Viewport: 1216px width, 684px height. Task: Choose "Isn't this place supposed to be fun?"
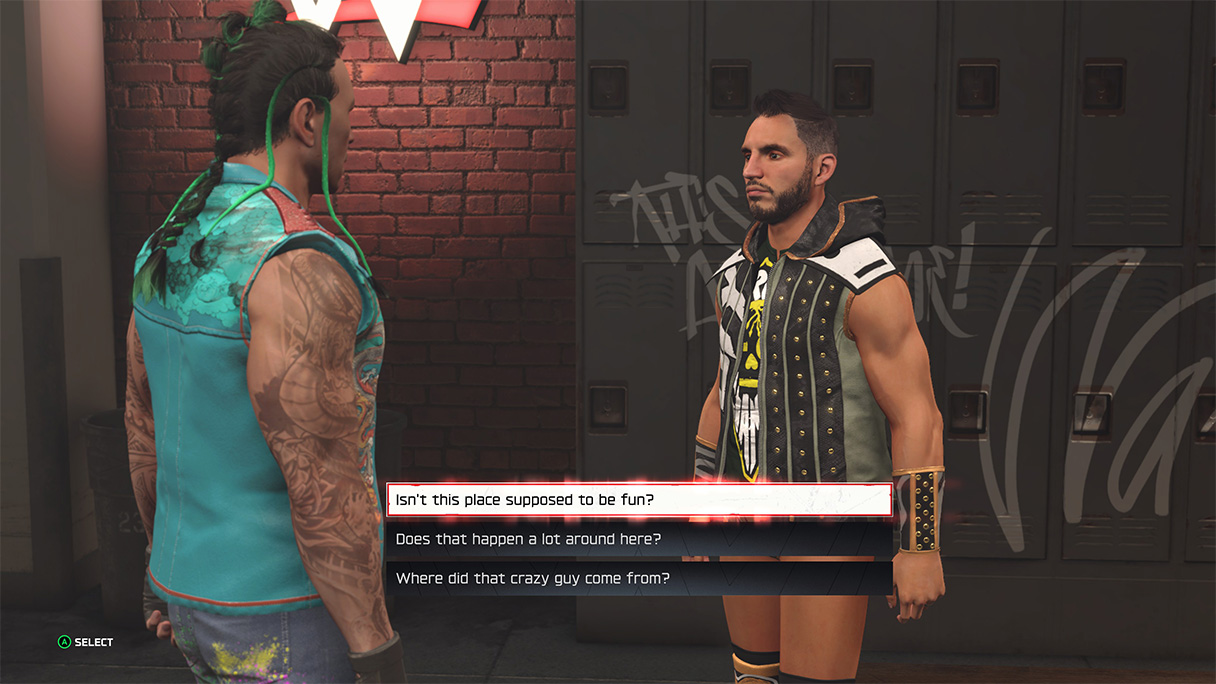point(638,499)
